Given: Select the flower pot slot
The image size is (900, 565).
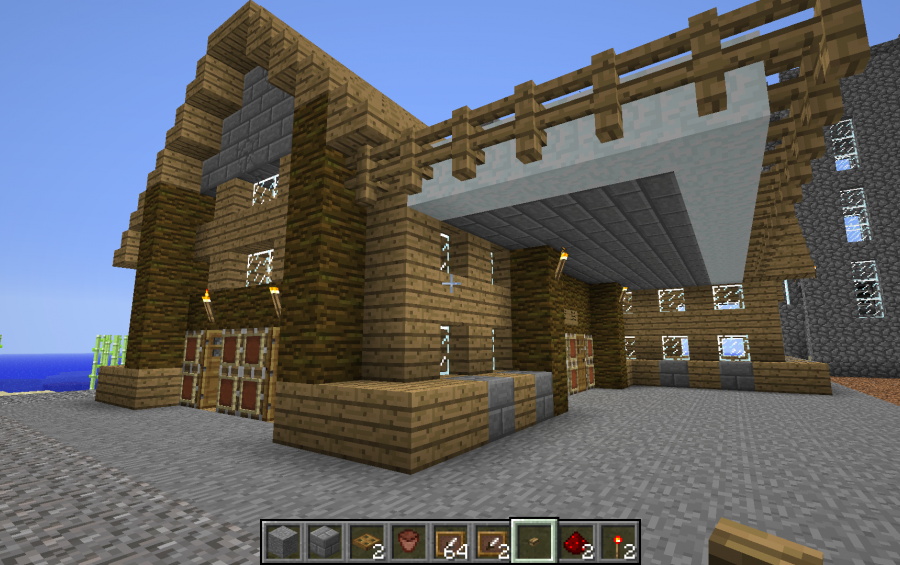Looking at the screenshot, I should click(407, 542).
